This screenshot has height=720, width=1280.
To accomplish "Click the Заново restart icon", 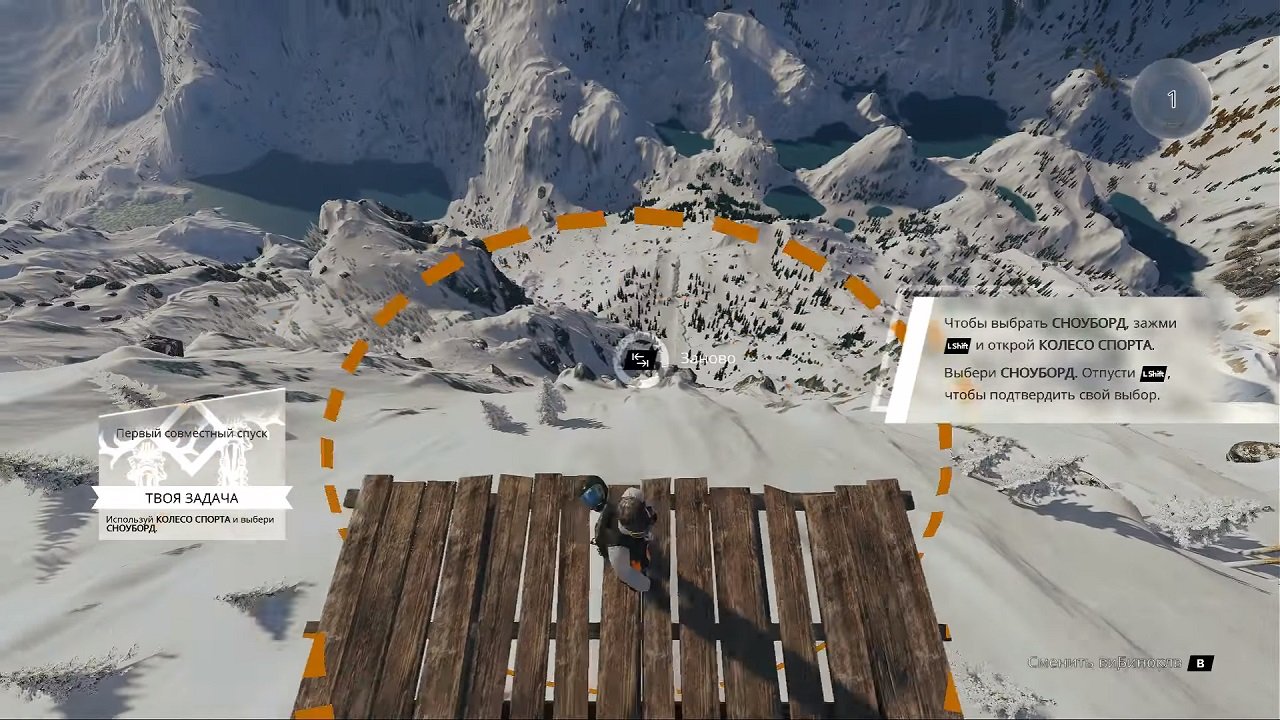I will (640, 360).
